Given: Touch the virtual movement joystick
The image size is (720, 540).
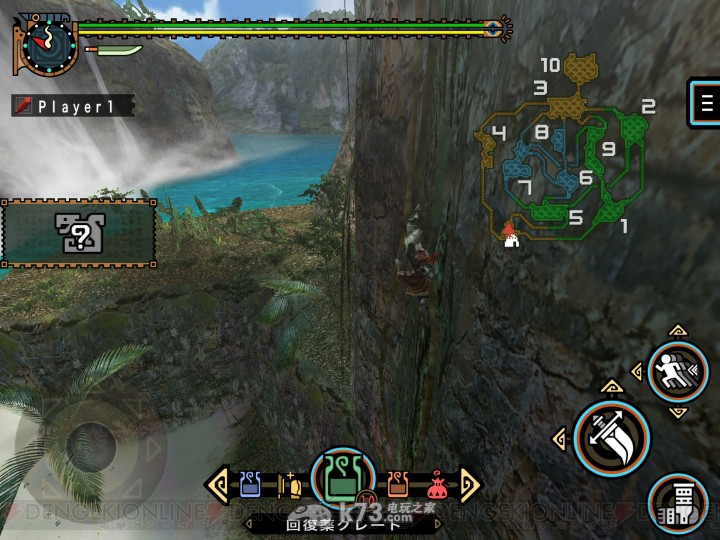Looking at the screenshot, I should coord(92,445).
